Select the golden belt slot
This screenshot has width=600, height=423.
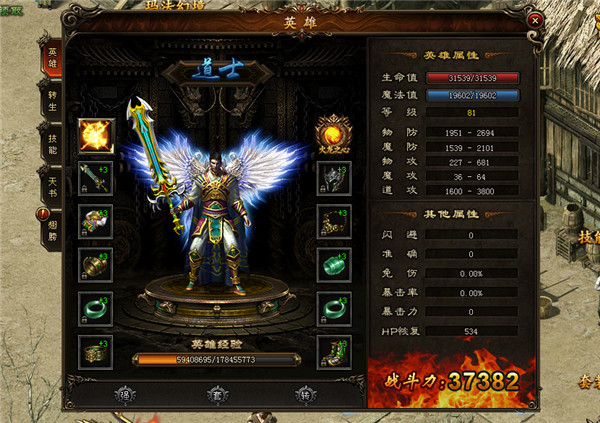[x=96, y=351]
